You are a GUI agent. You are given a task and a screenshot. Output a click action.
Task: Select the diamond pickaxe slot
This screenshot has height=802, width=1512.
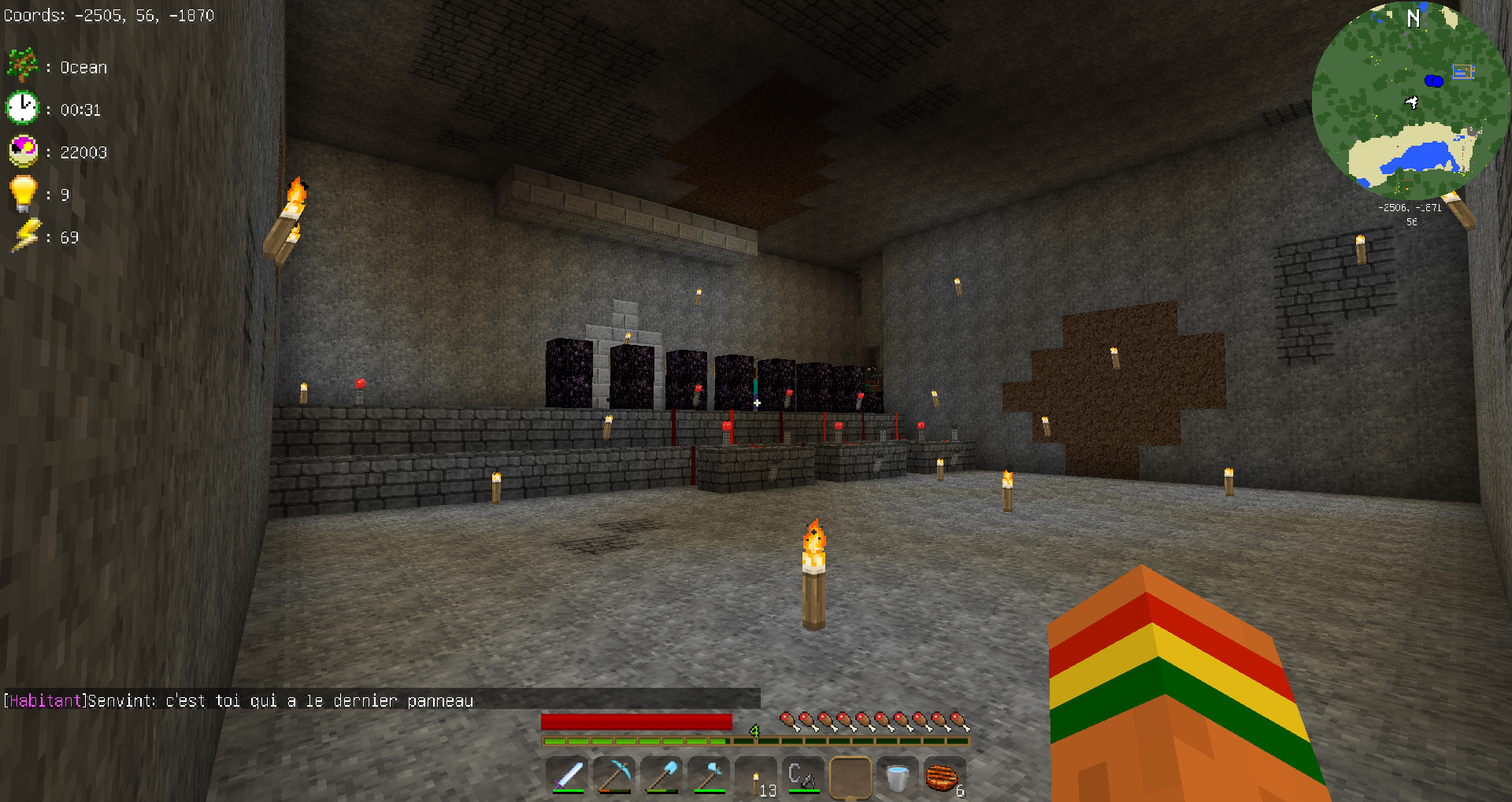point(615,777)
